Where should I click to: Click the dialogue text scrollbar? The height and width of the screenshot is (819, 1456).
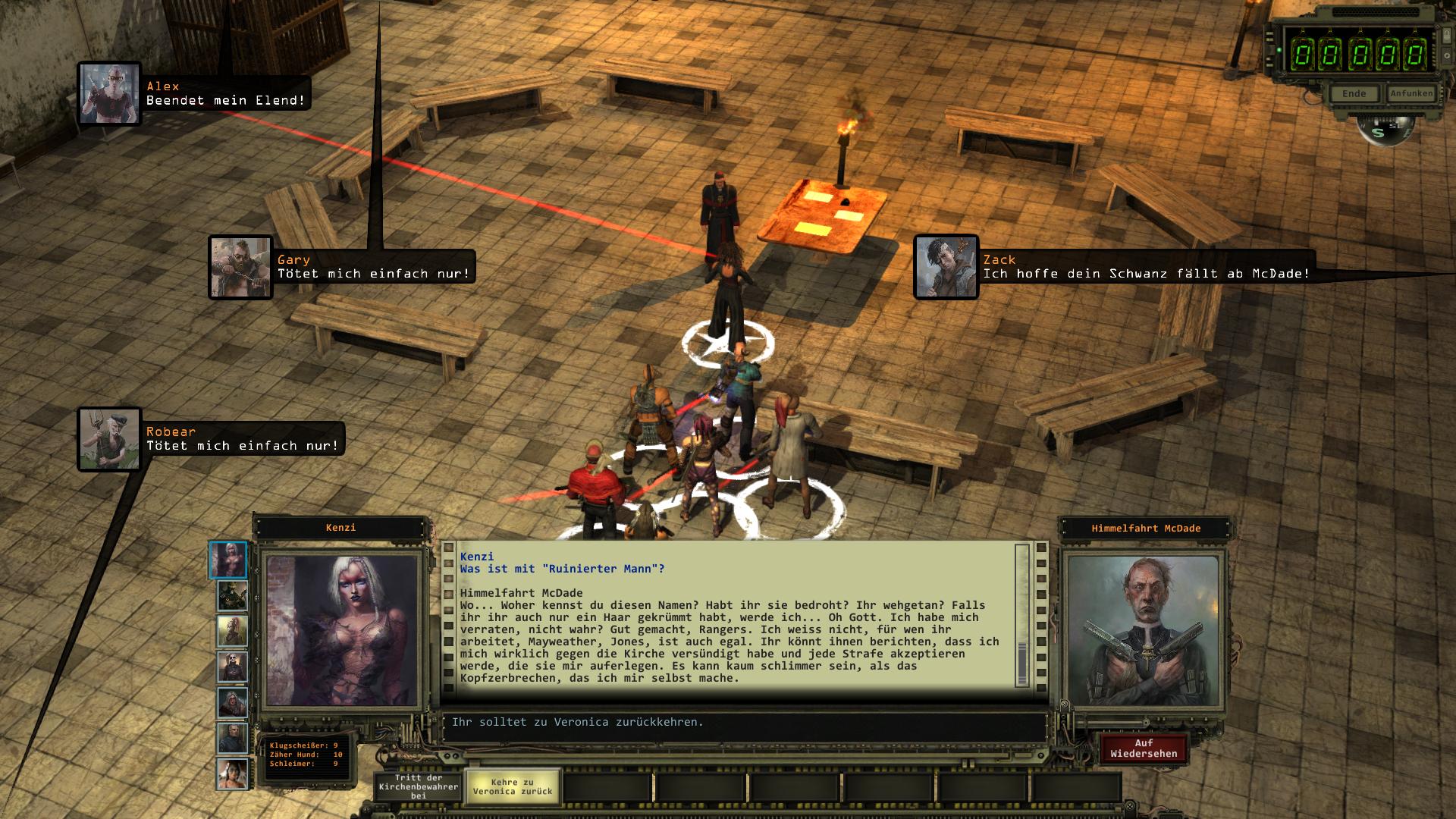pos(1022,616)
